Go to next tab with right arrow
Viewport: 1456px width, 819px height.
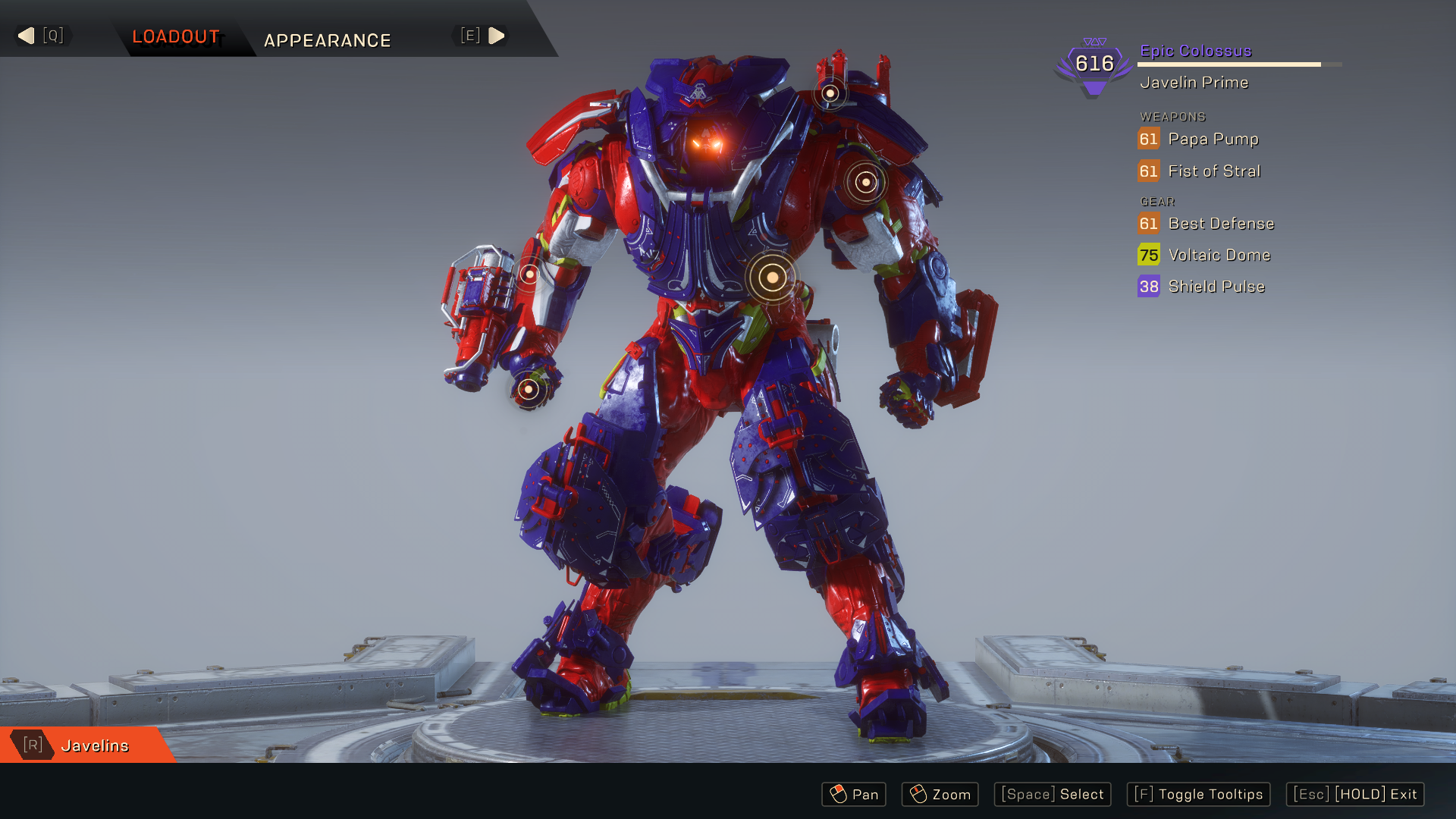497,36
